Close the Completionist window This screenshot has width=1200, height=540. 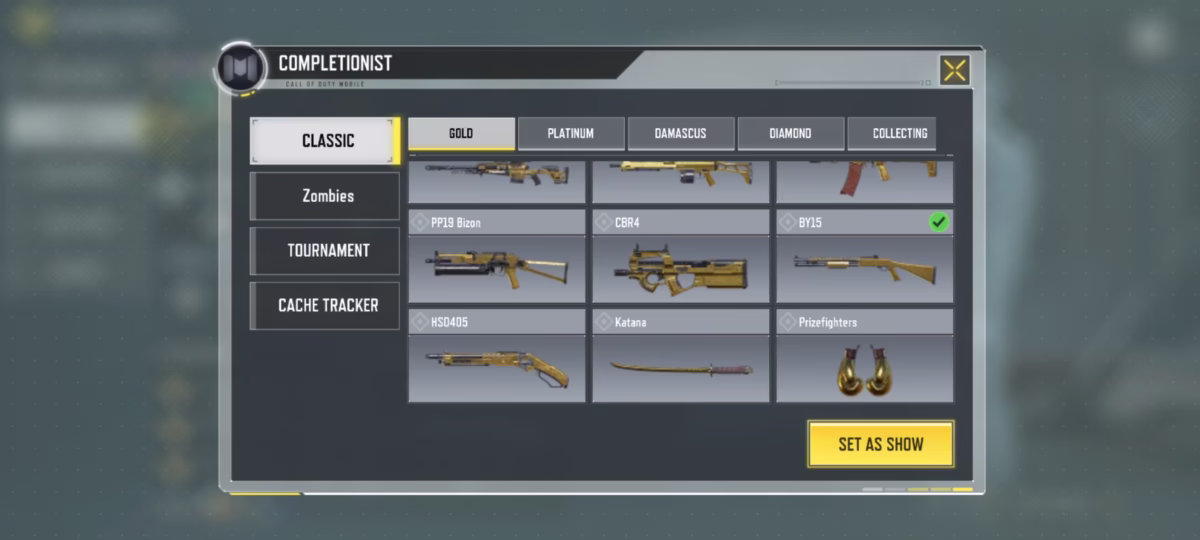pos(955,70)
